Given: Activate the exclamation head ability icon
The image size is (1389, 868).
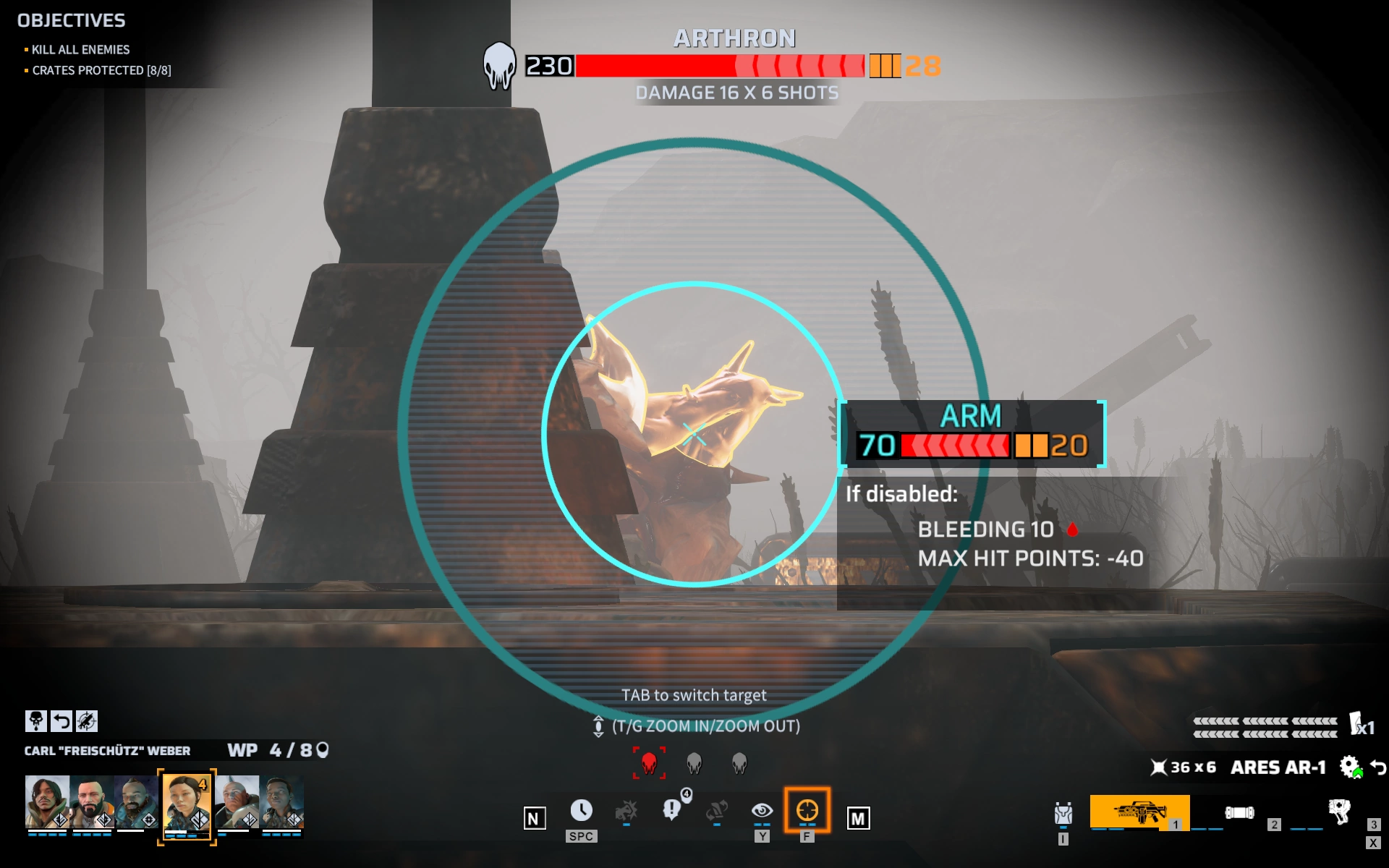Looking at the screenshot, I should (672, 809).
